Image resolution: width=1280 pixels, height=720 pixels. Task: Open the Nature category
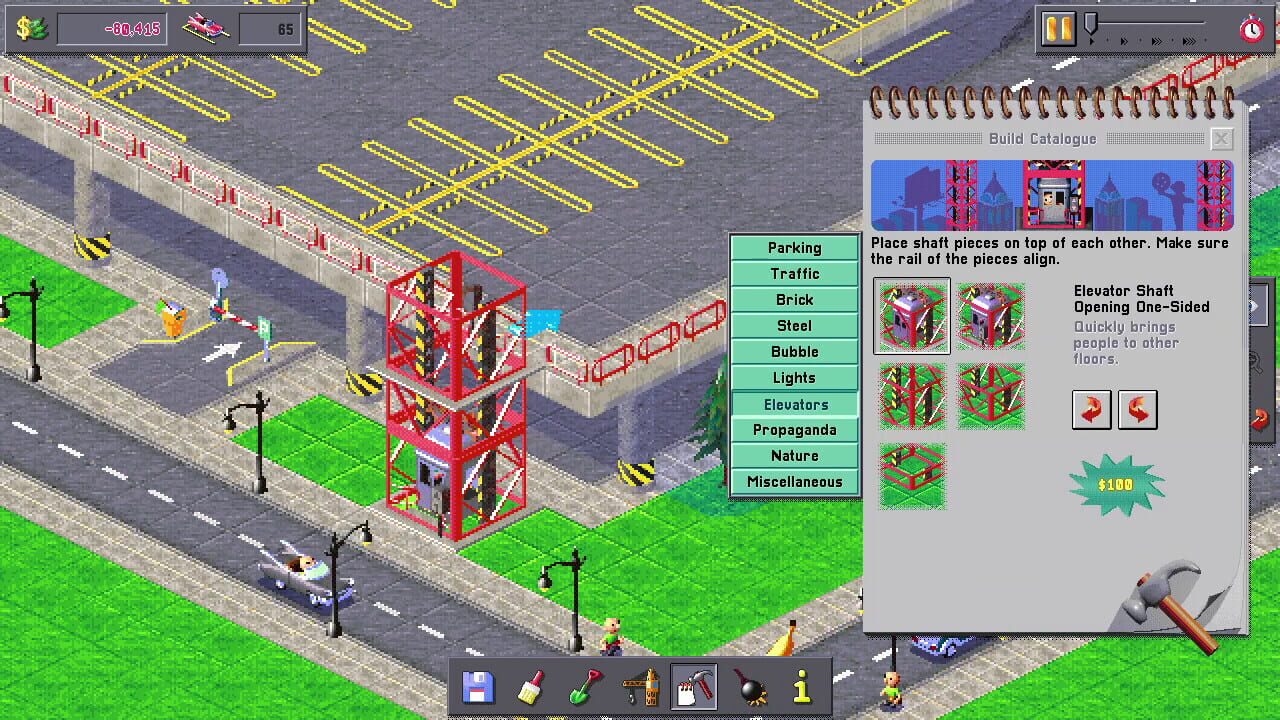[x=794, y=455]
